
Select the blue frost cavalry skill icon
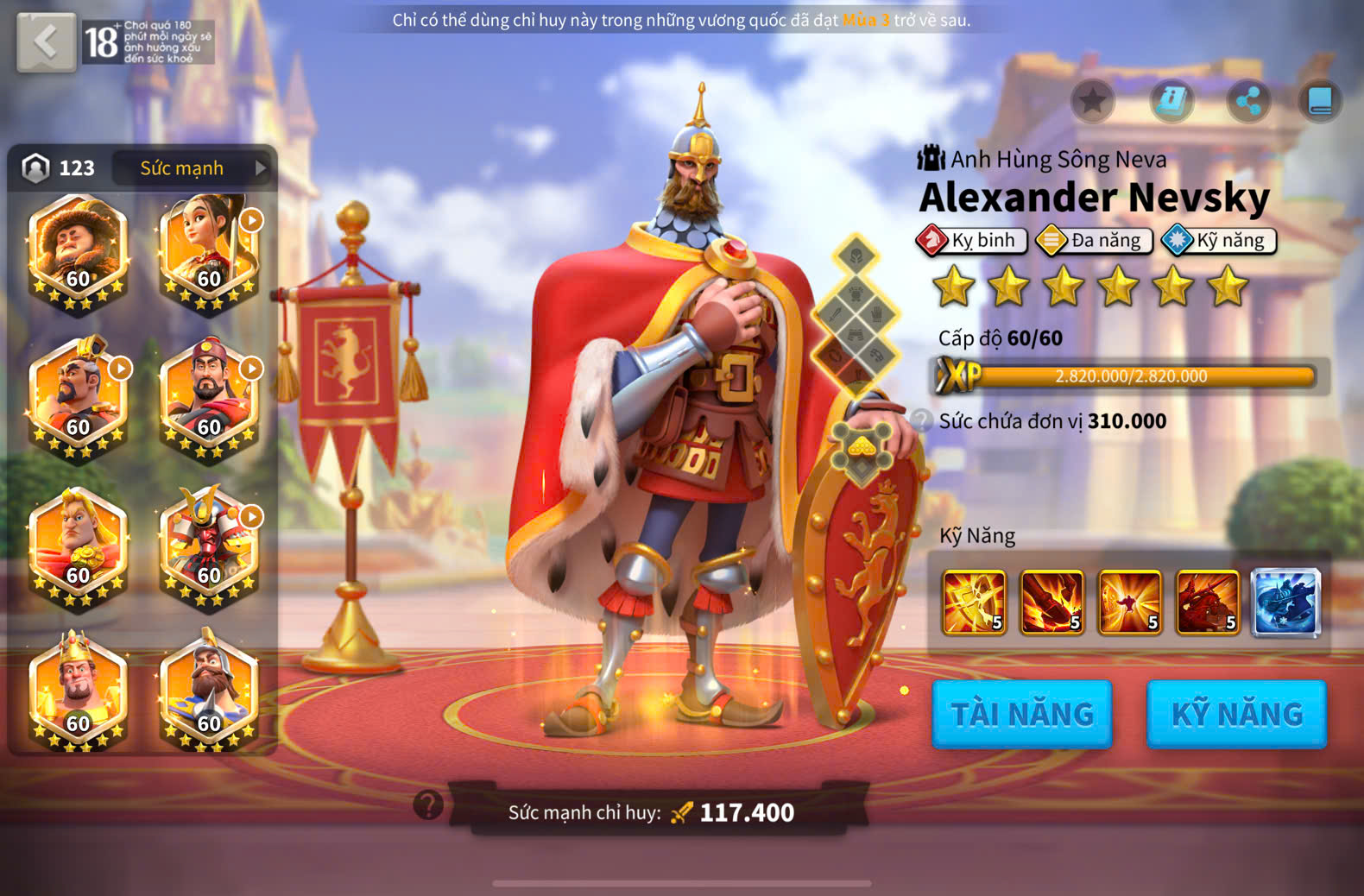(1285, 602)
